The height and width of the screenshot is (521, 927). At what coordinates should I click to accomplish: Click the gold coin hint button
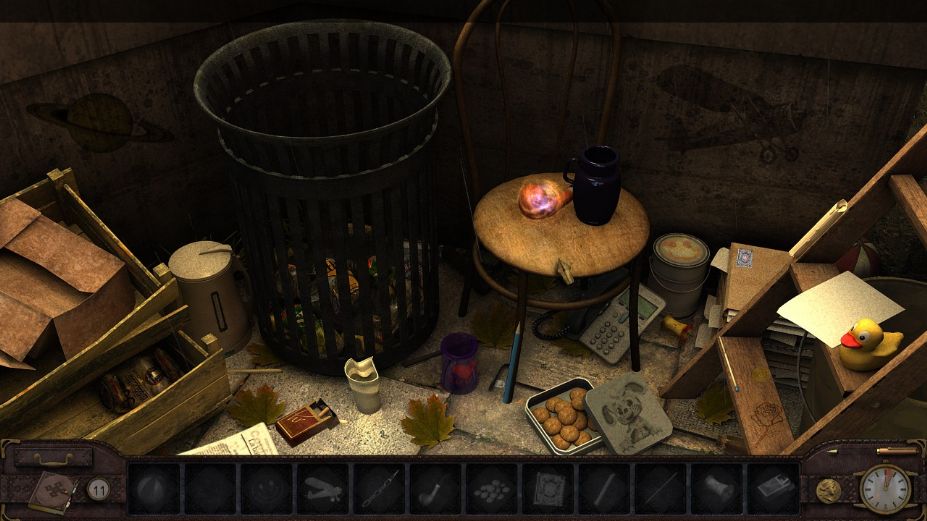(x=829, y=489)
